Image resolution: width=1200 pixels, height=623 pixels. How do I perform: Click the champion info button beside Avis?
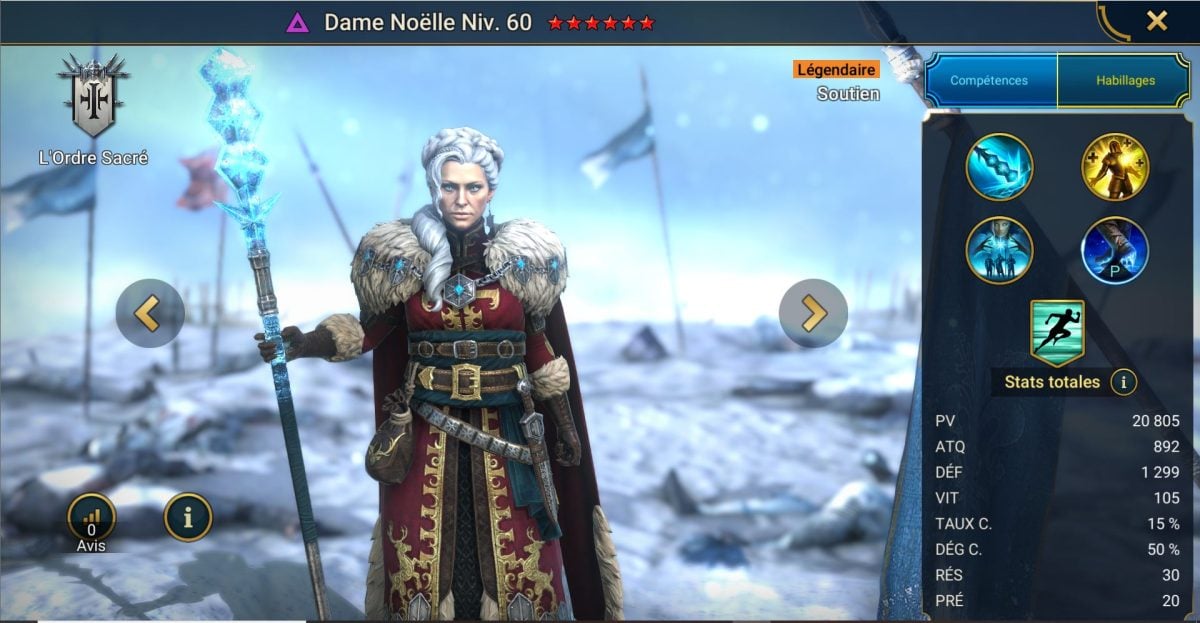tap(188, 517)
